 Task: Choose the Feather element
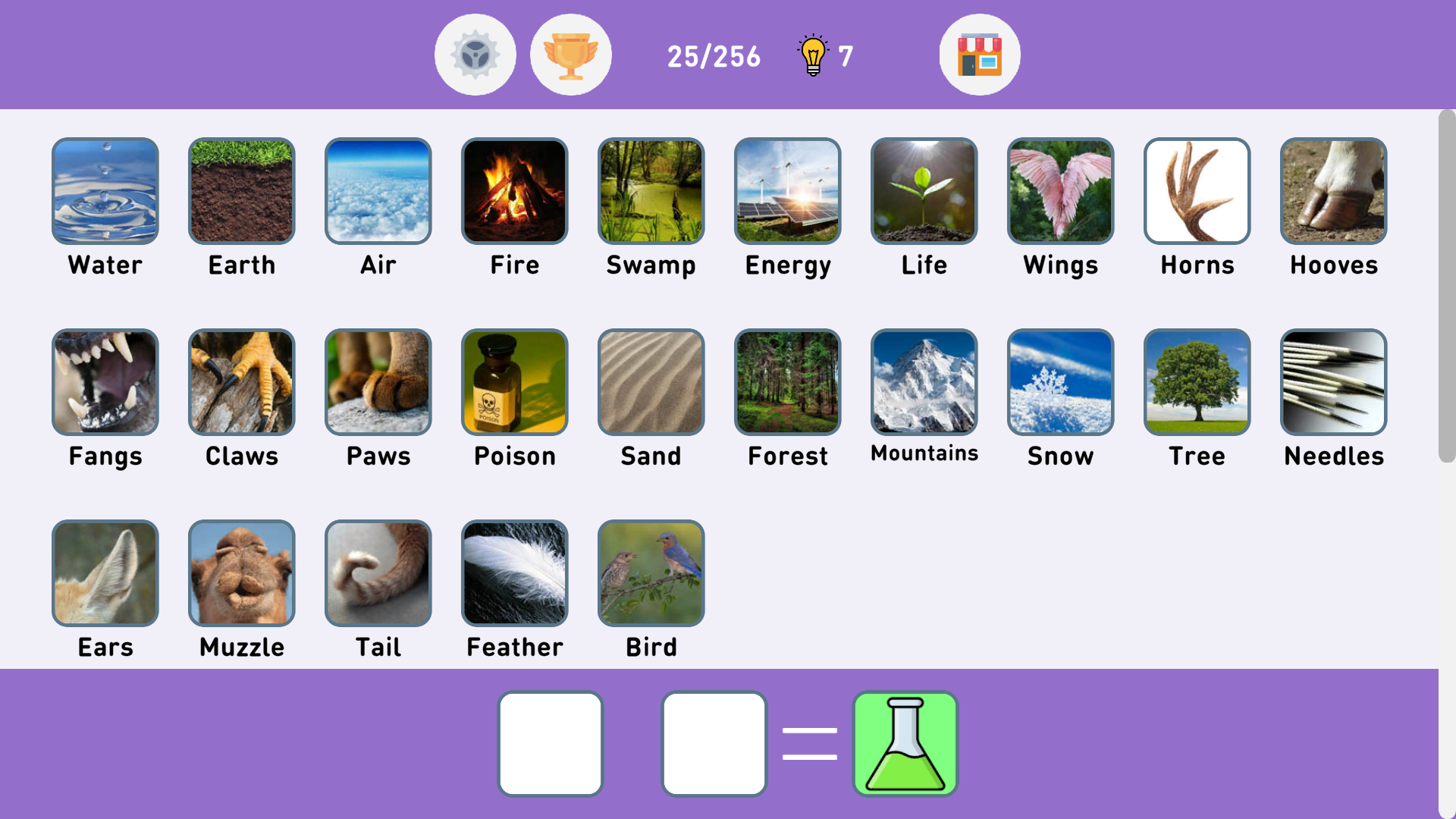point(514,573)
